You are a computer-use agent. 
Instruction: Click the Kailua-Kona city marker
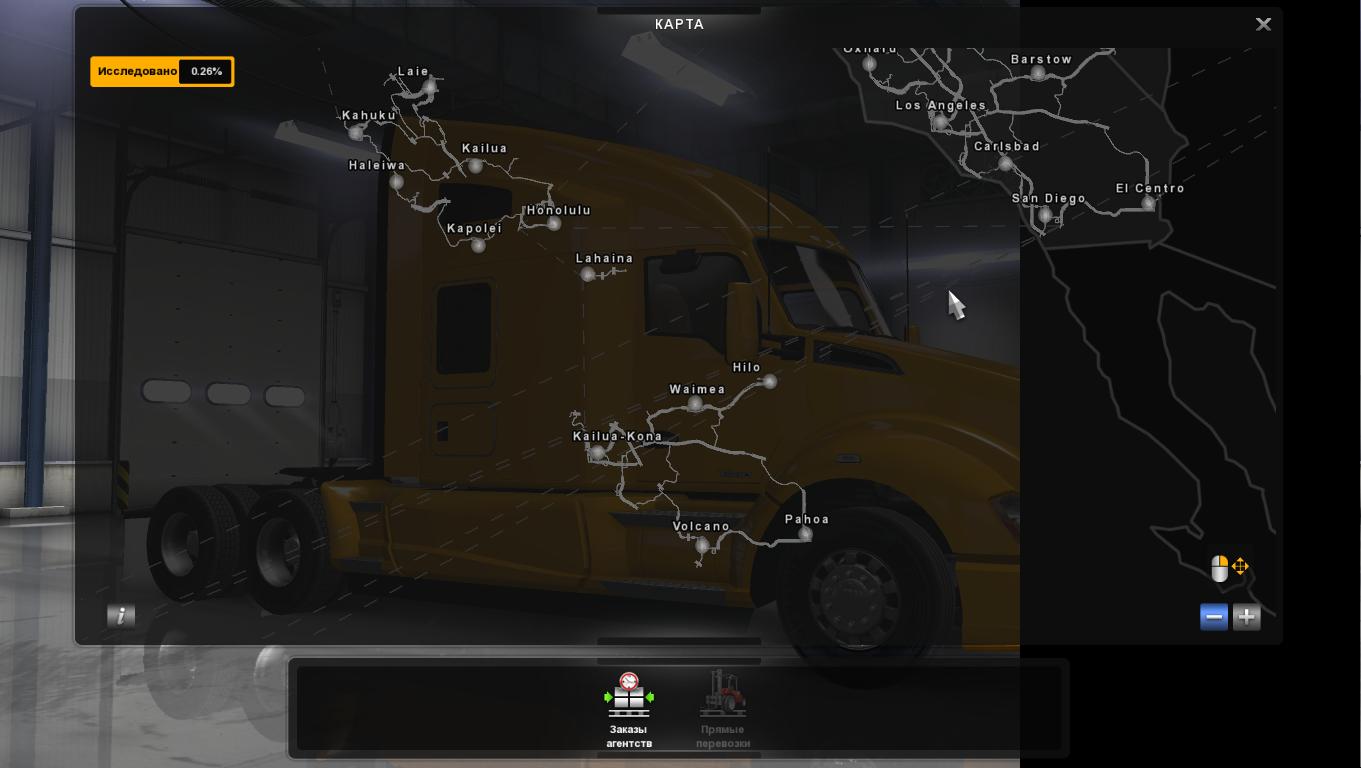click(596, 452)
